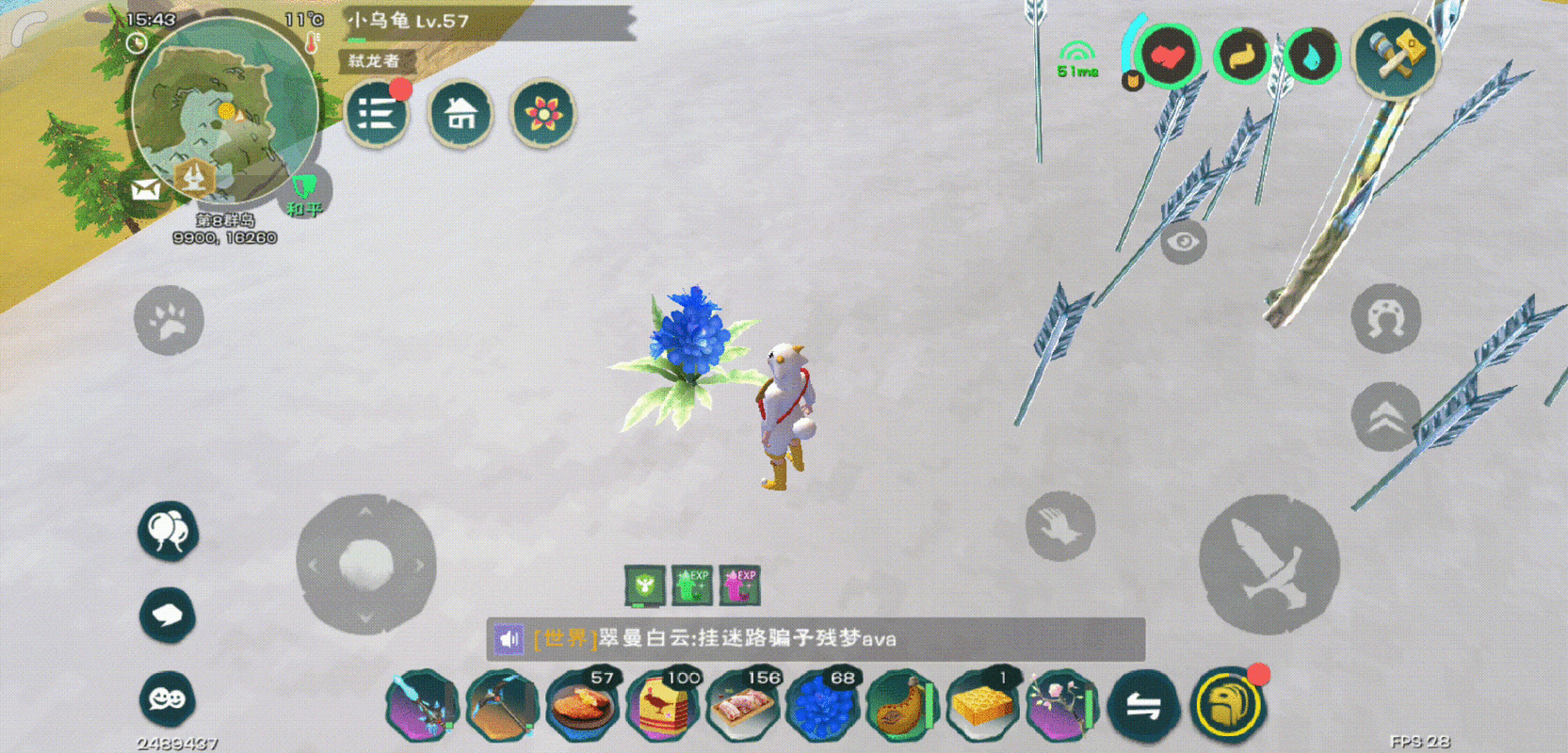This screenshot has width=1568, height=753.
Task: Toggle the eye view button
Action: tap(1183, 242)
